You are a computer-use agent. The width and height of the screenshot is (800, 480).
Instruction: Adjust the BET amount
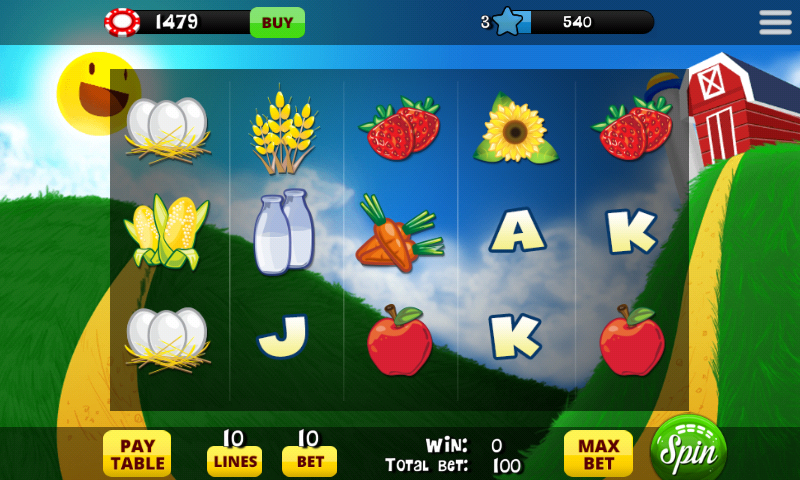(x=309, y=460)
